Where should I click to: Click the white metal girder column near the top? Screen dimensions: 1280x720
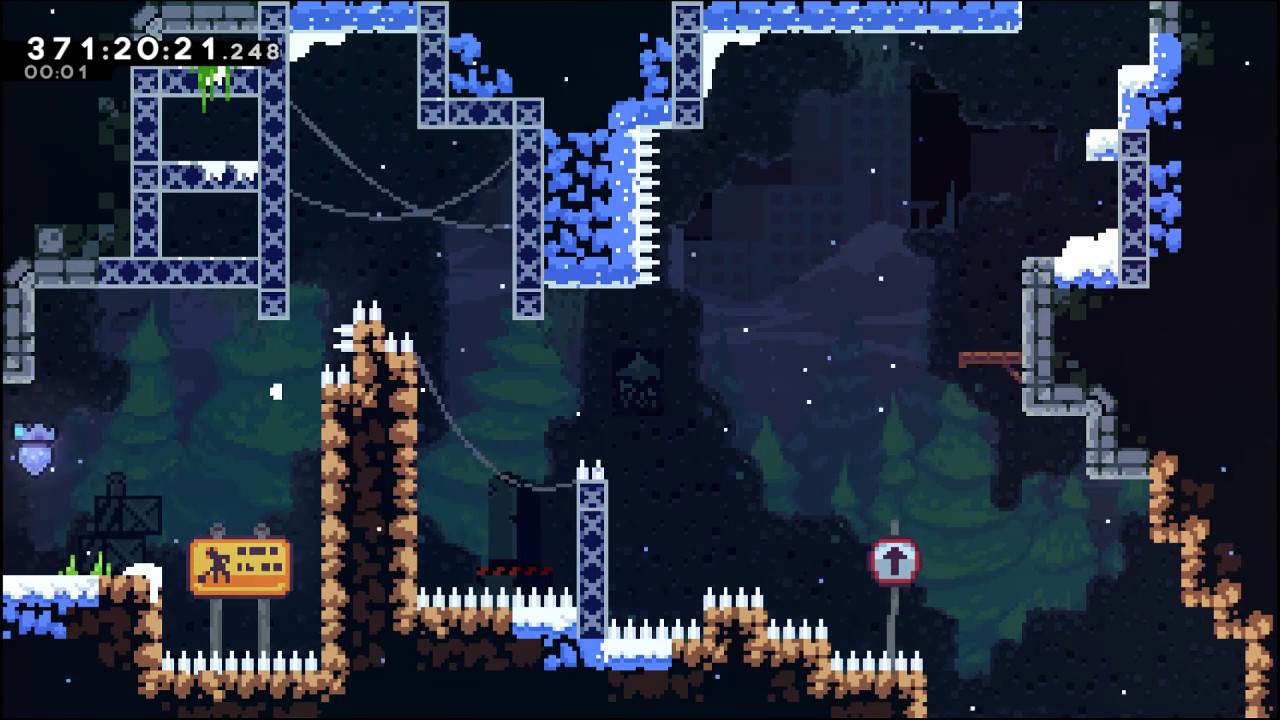pos(685,60)
